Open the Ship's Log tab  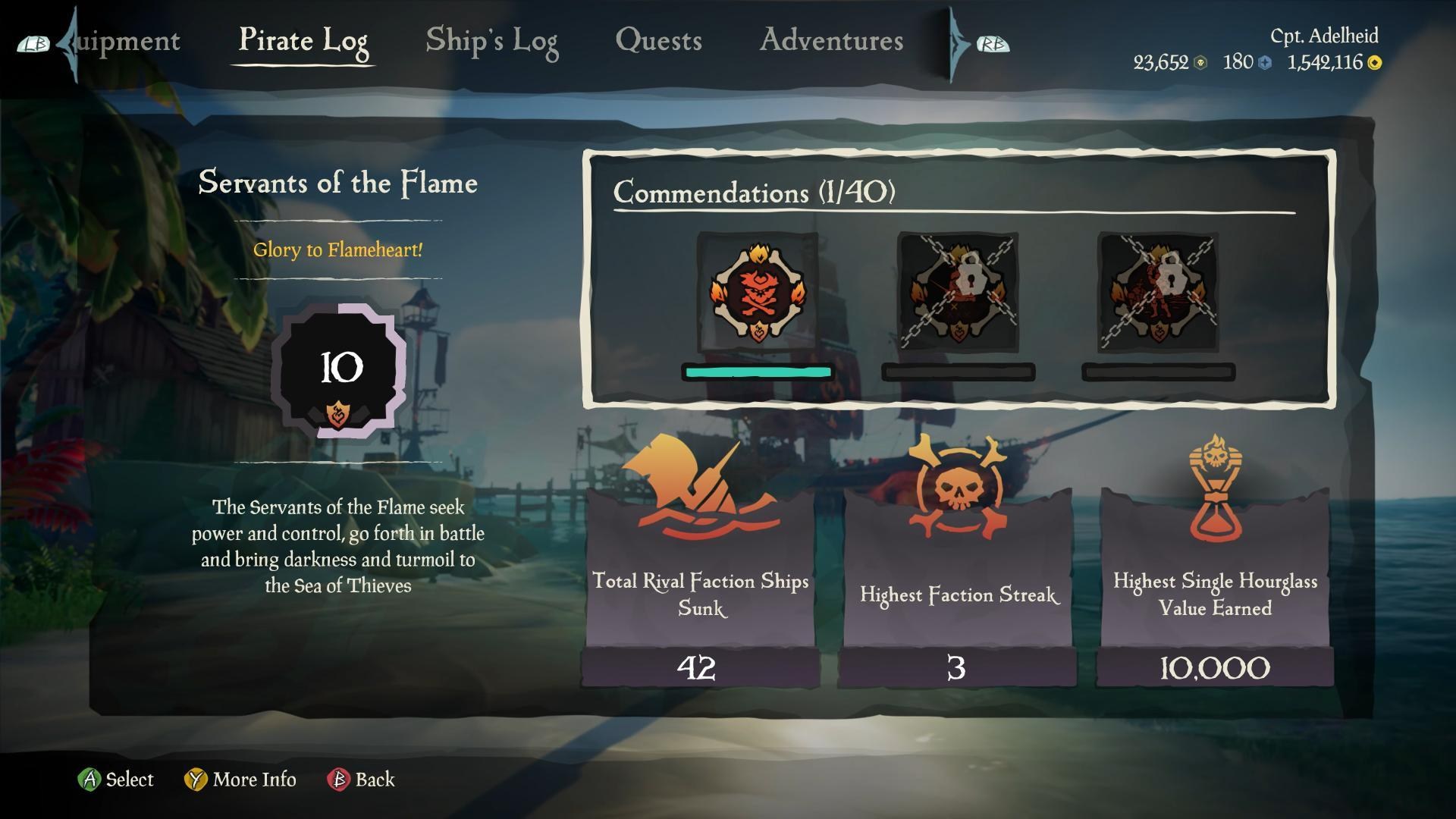(x=491, y=41)
